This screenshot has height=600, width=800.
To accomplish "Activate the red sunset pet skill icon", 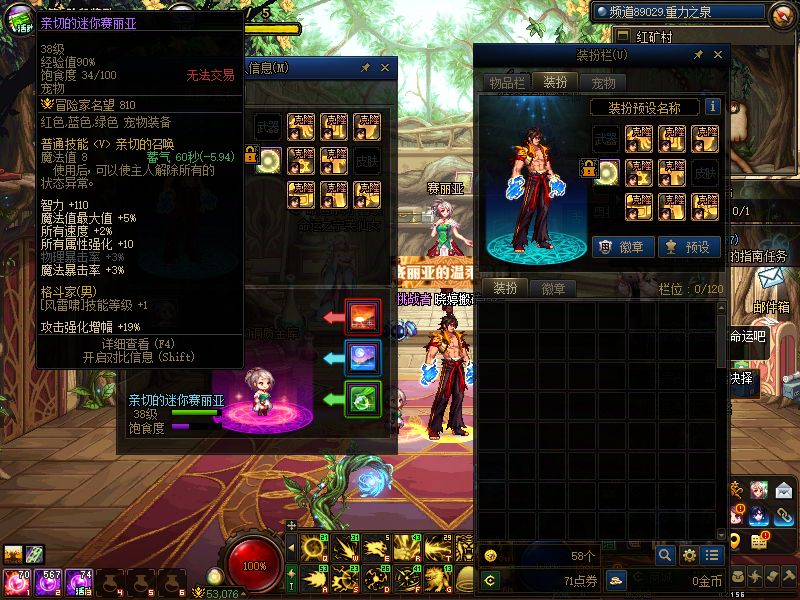I will click(363, 317).
